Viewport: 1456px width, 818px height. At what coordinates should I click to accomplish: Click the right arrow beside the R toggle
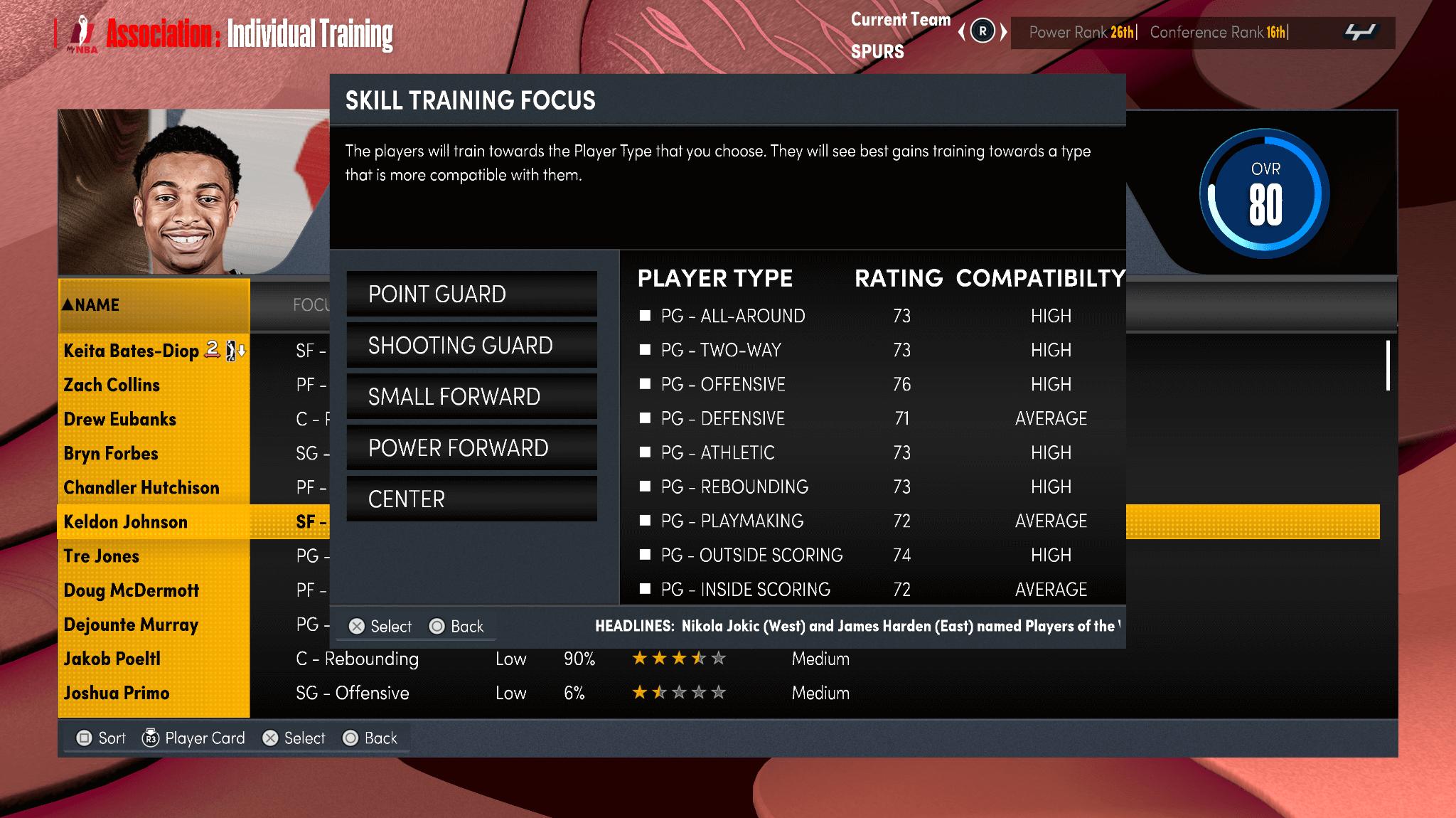pyautogui.click(x=1004, y=32)
